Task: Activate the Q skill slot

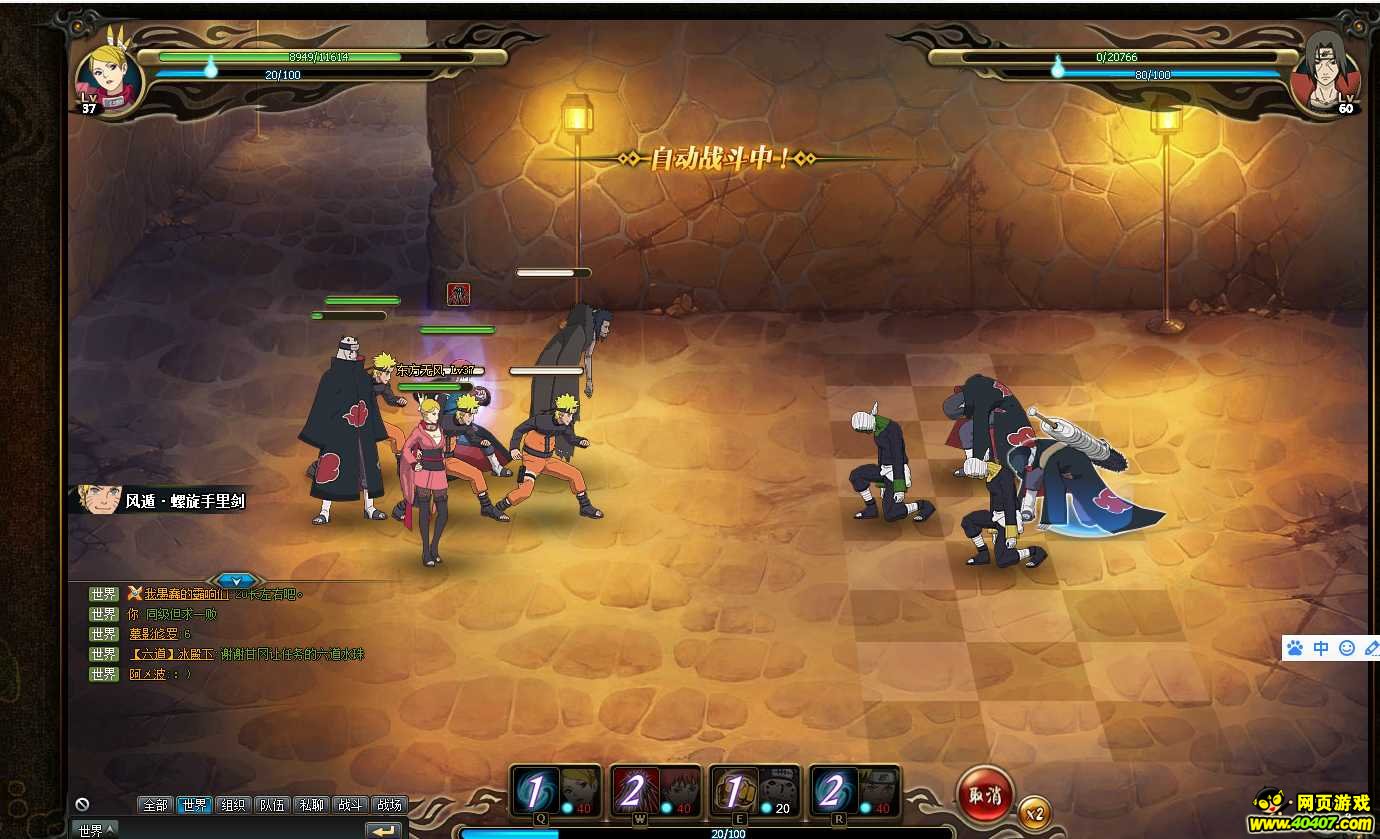Action: click(556, 794)
